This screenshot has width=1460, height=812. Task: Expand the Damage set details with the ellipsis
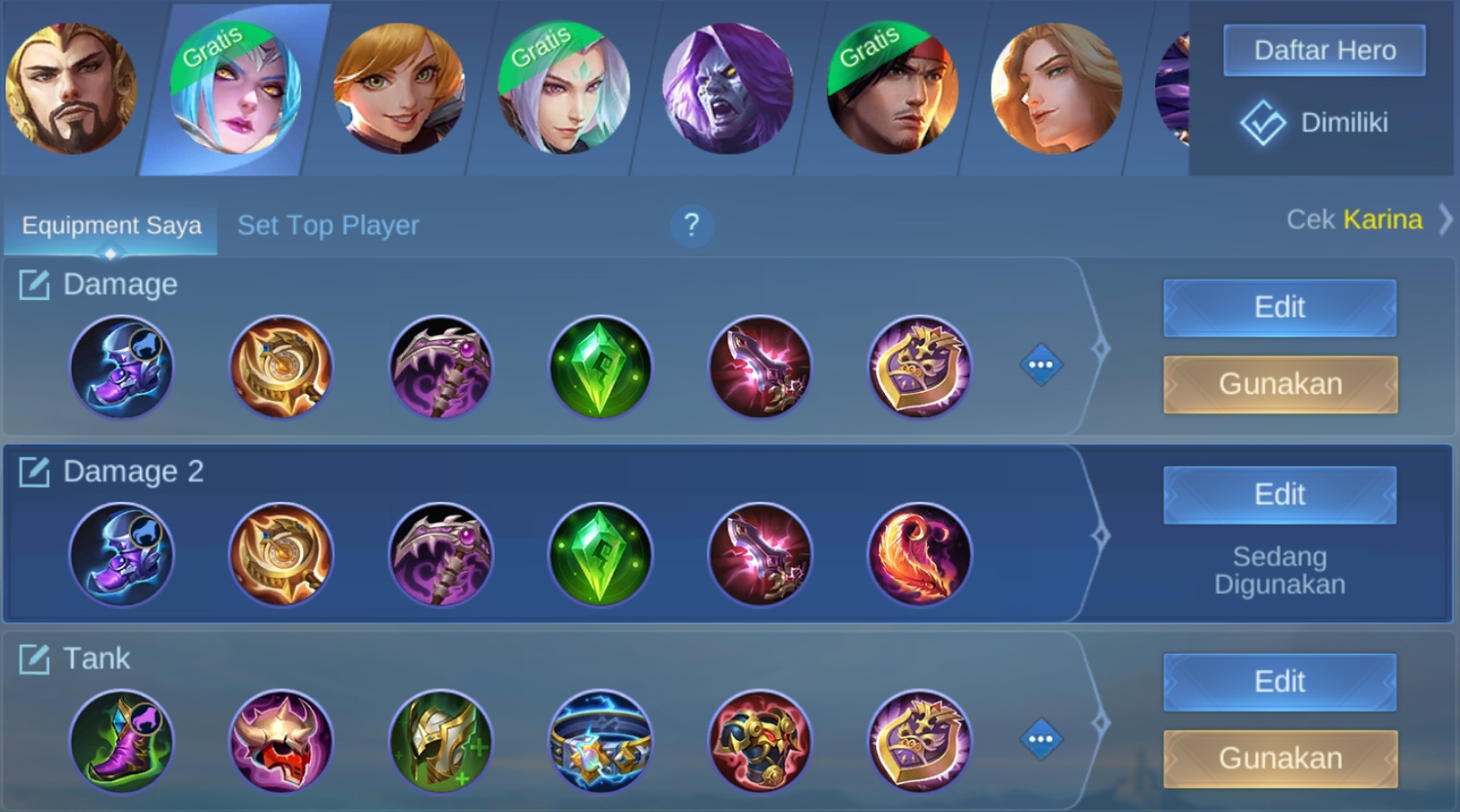tap(1042, 364)
